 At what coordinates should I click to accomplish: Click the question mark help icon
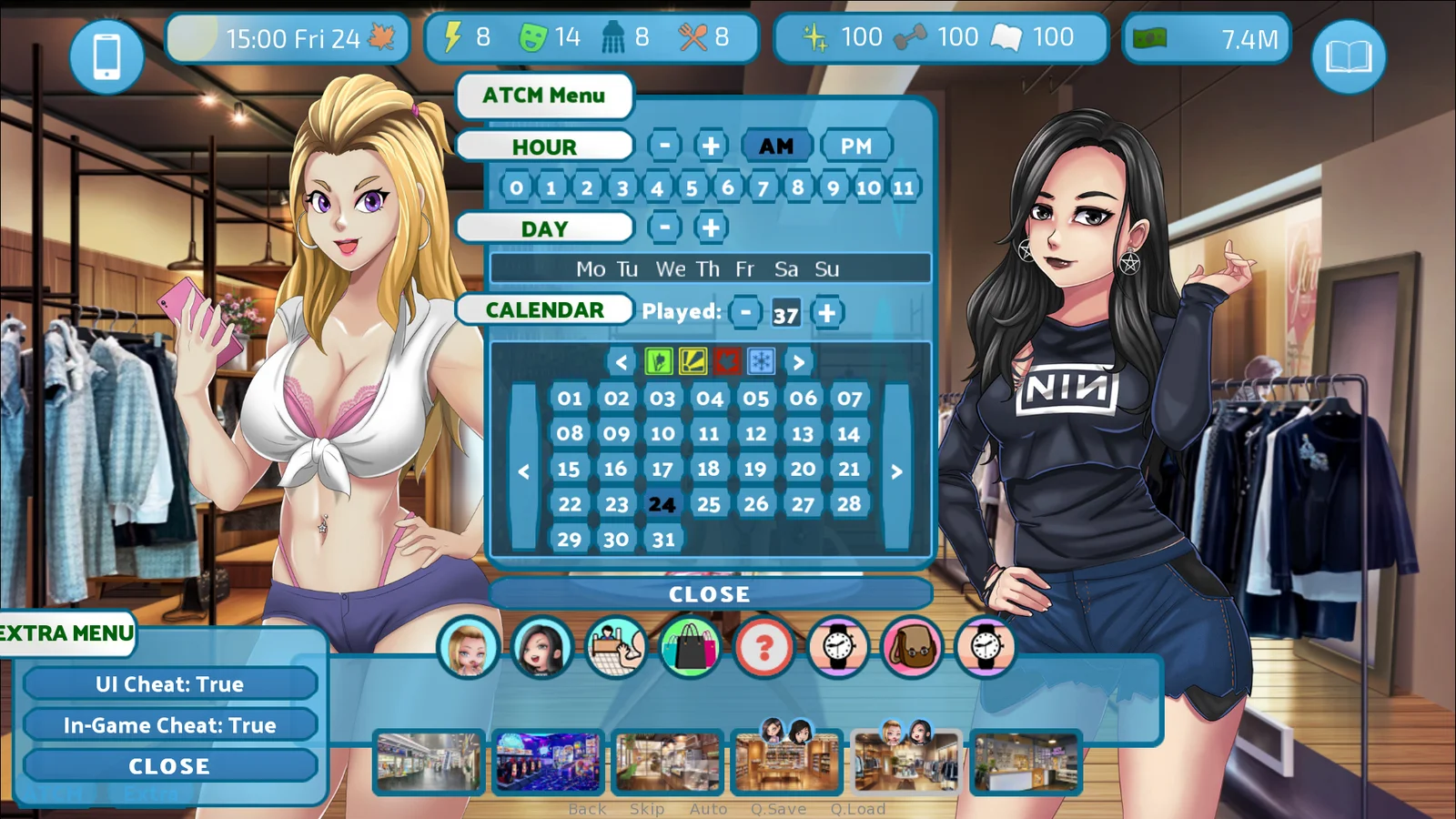[763, 648]
